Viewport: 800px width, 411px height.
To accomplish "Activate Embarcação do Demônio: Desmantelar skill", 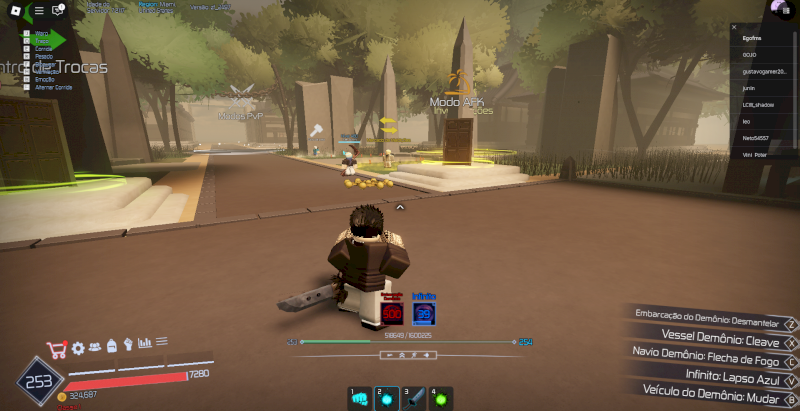I will click(x=705, y=315).
